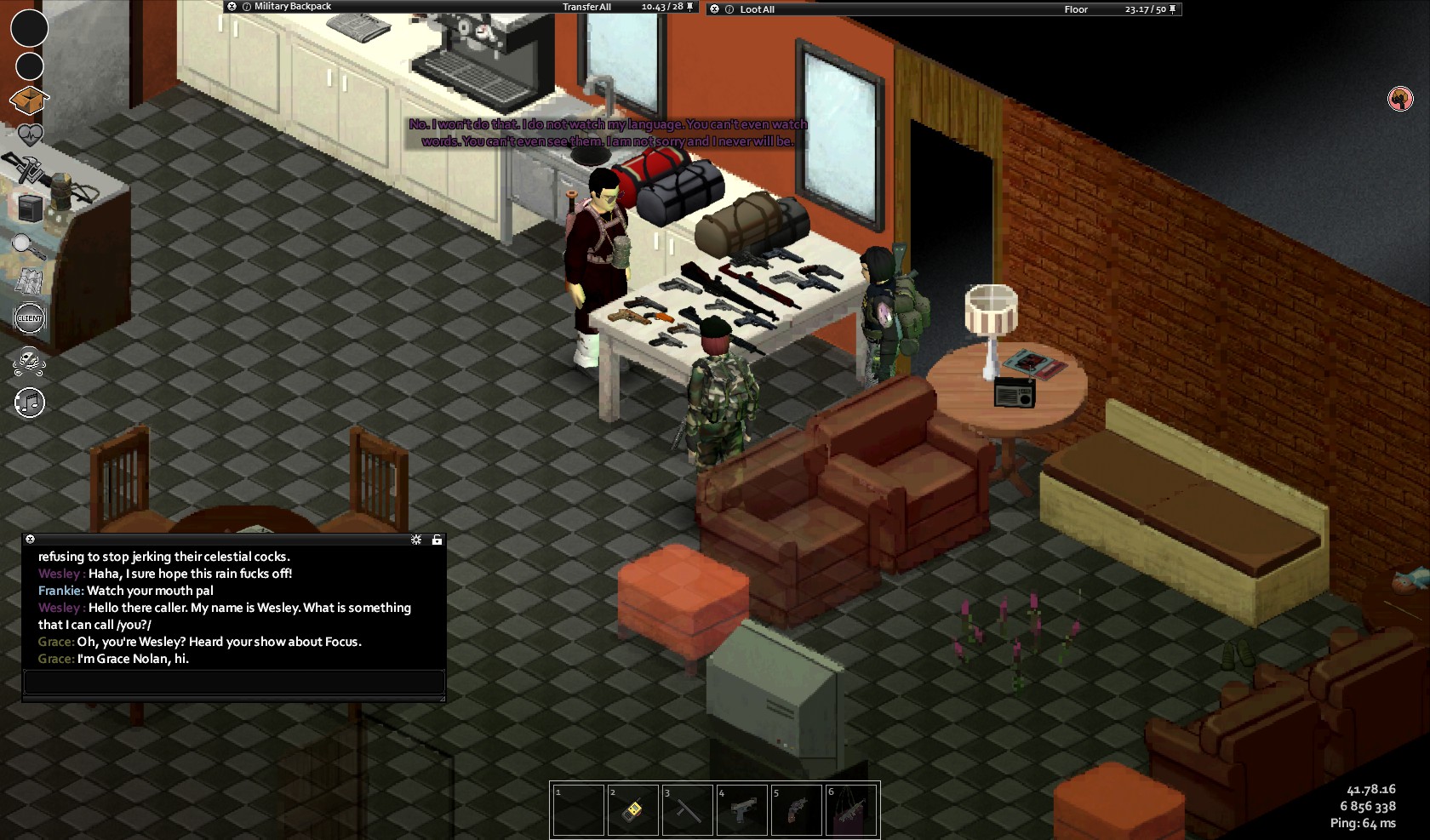This screenshot has width=1430, height=840.
Task: Open the world map icon
Action: [x=30, y=282]
